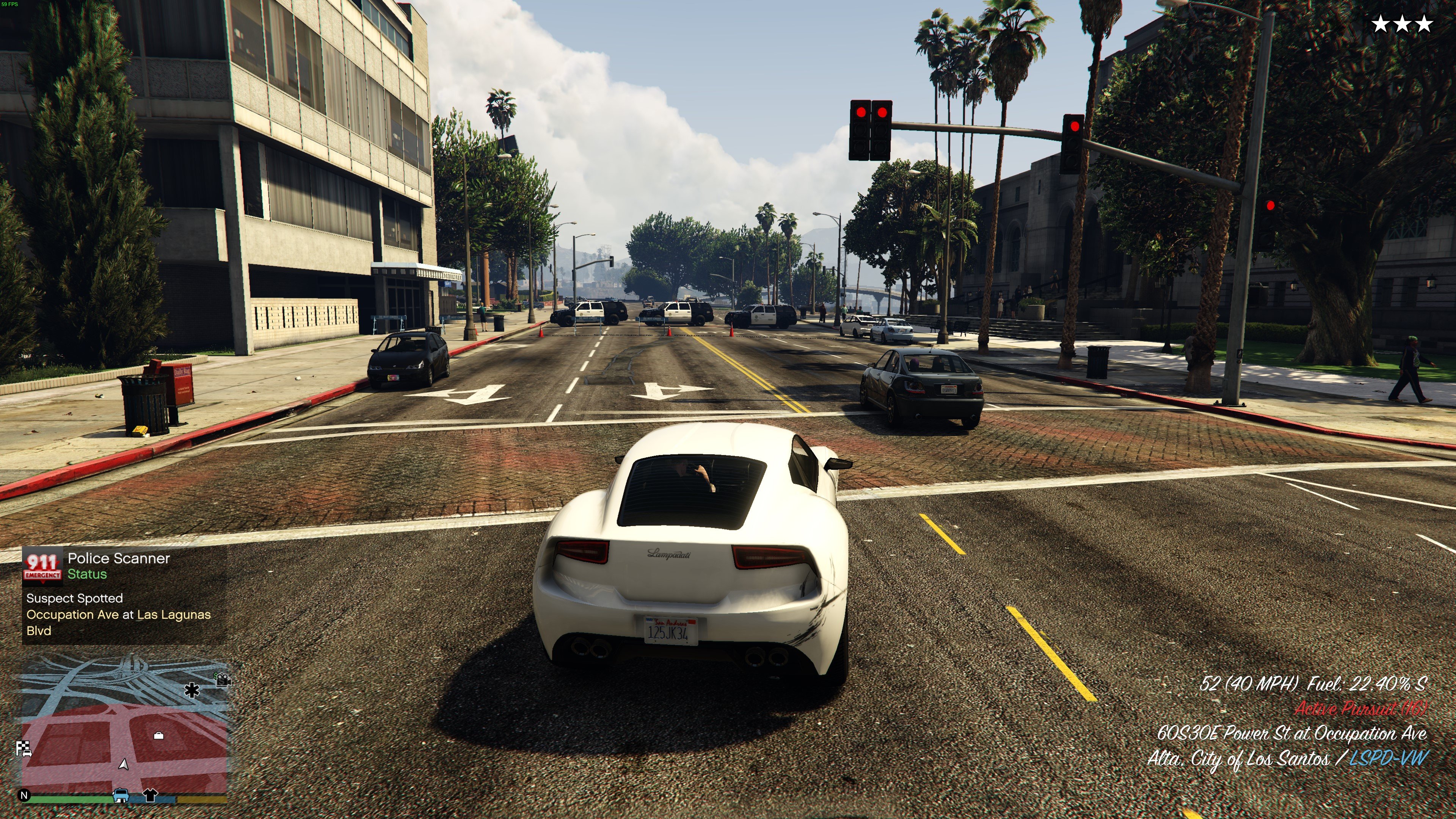Click the north compass marker on minimap
Viewport: 1456px width, 819px height.
(24, 795)
